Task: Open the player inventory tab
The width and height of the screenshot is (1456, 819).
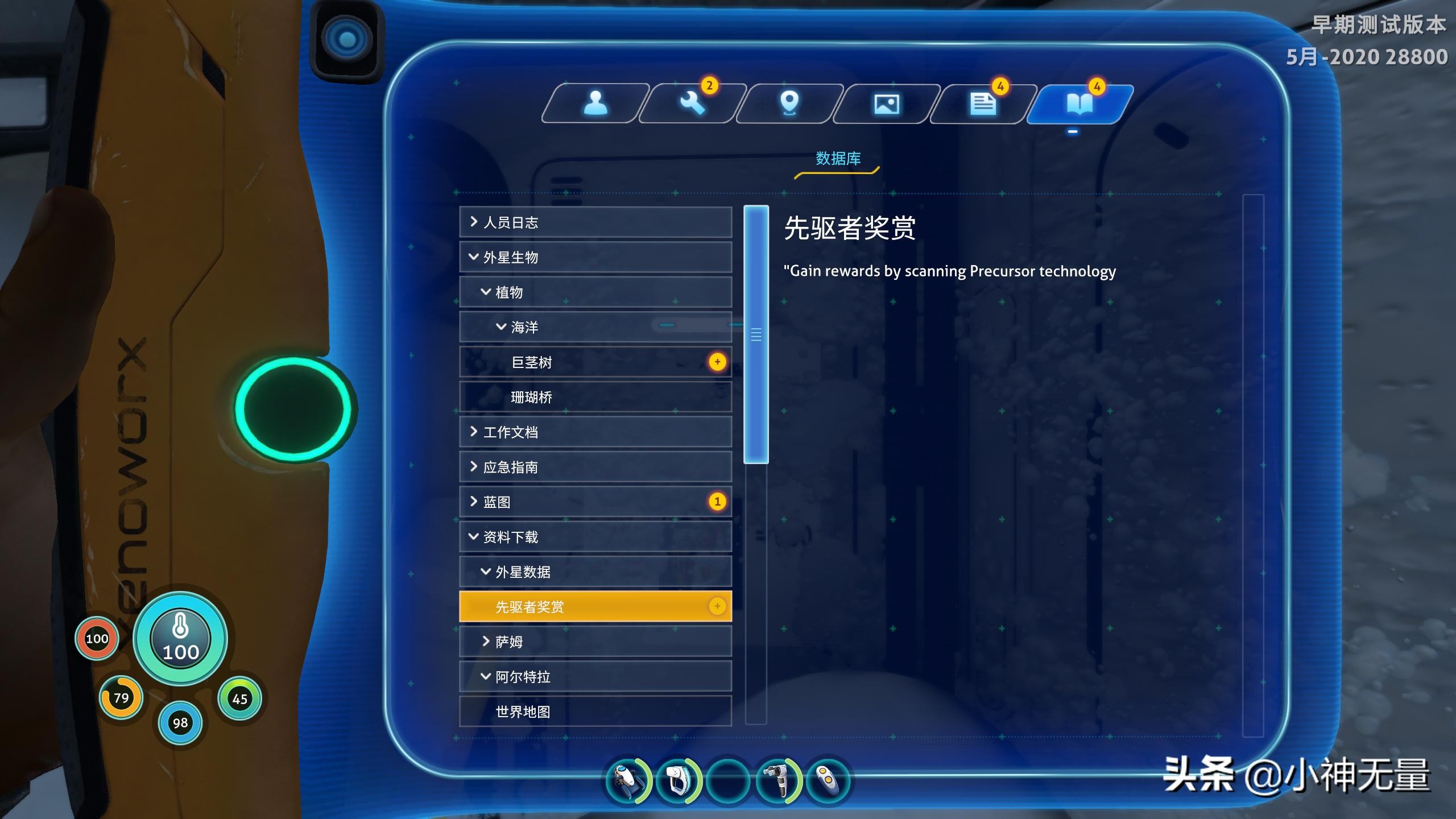Action: [595, 104]
